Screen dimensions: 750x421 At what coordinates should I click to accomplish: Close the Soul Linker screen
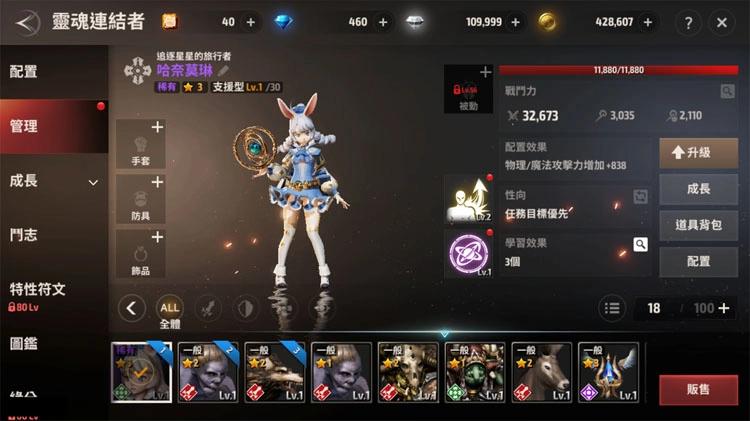point(721,22)
